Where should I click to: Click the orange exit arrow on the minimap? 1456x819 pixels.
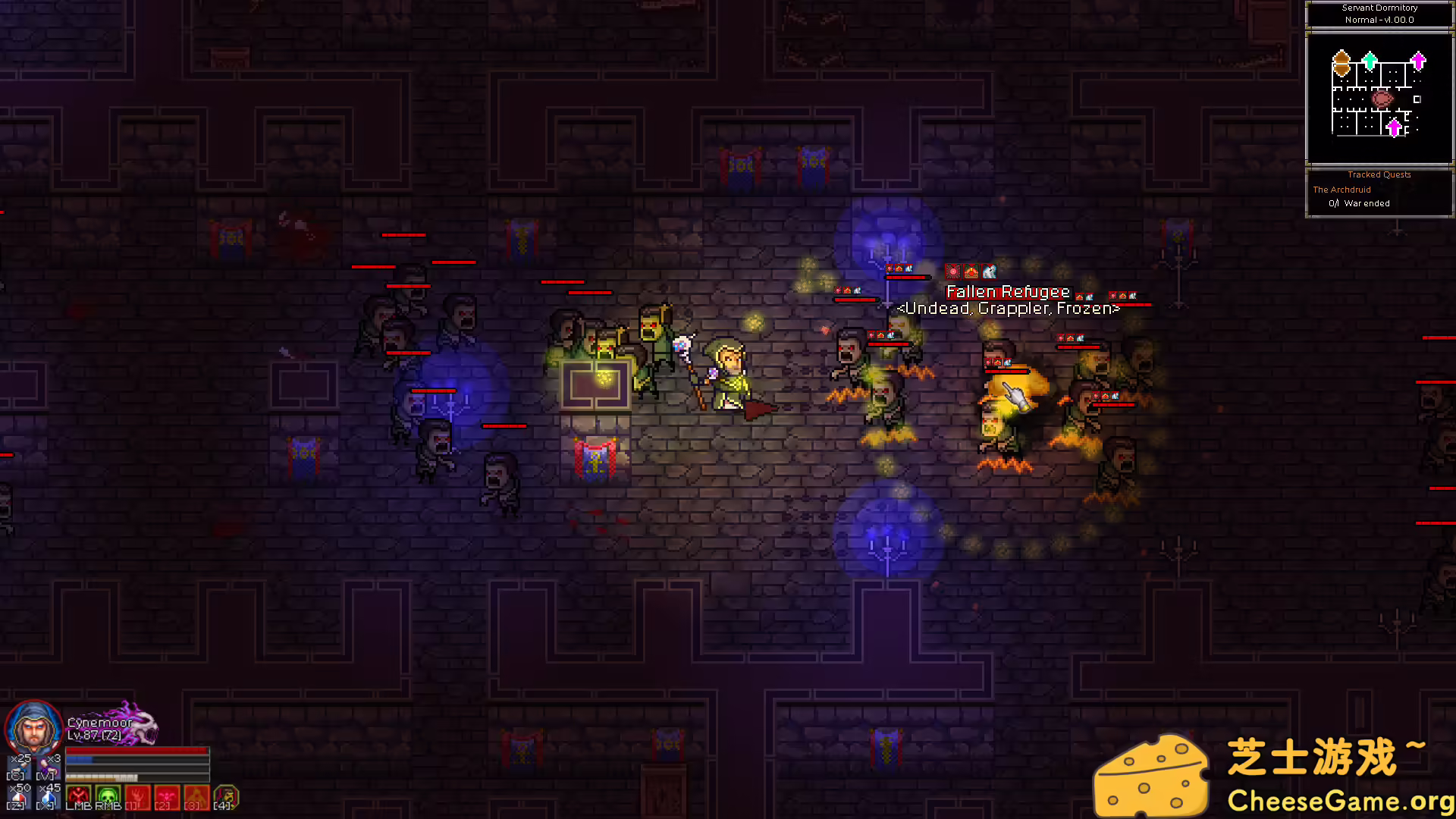pyautogui.click(x=1341, y=62)
